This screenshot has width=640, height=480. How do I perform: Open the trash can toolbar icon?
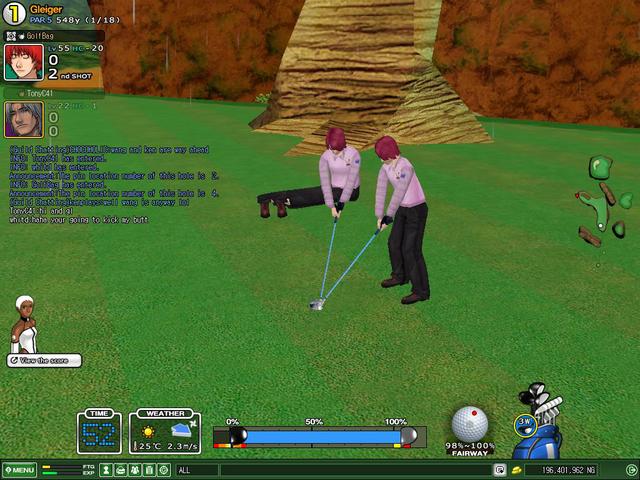click(148, 470)
